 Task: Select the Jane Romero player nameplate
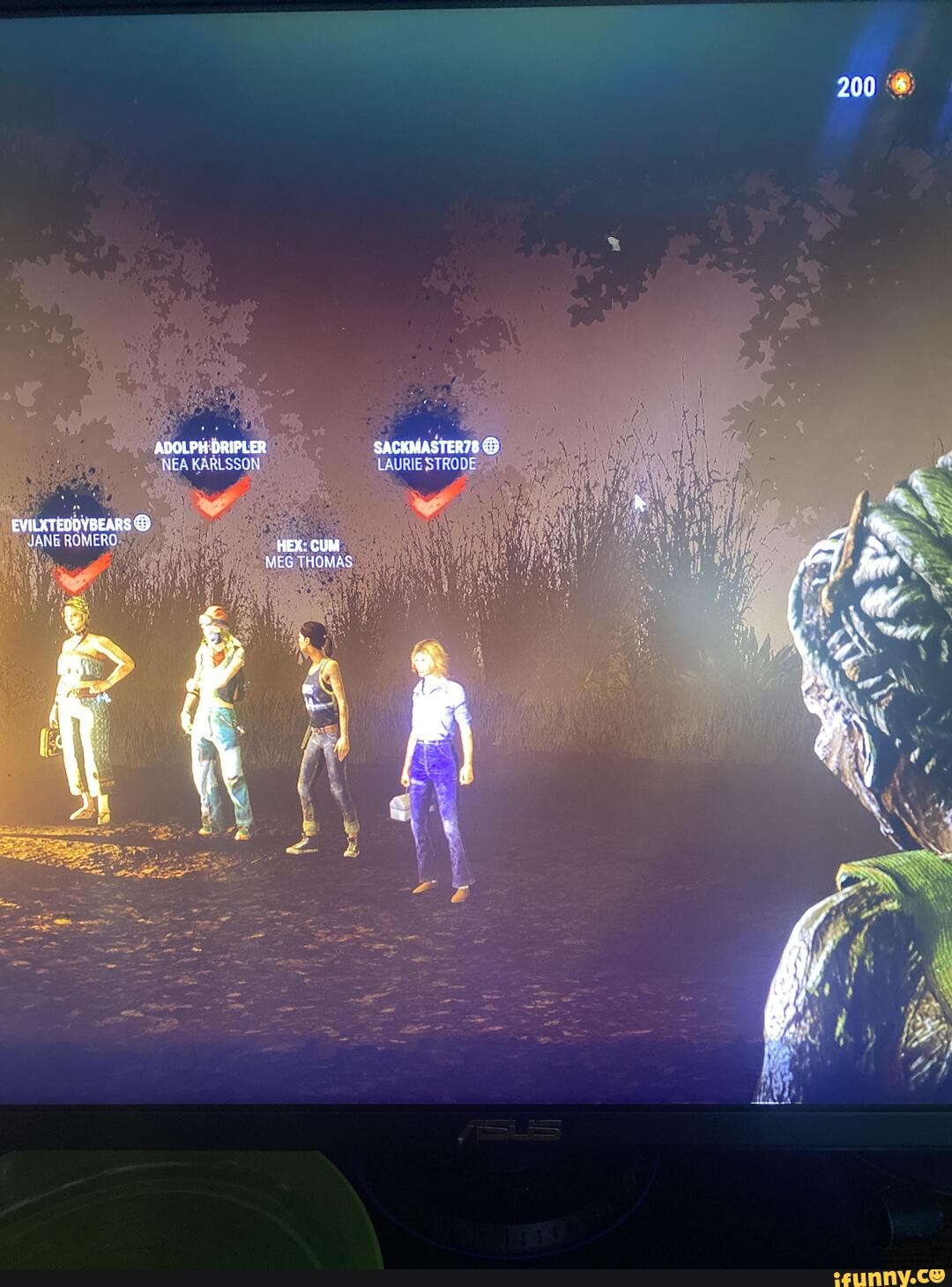(x=72, y=532)
